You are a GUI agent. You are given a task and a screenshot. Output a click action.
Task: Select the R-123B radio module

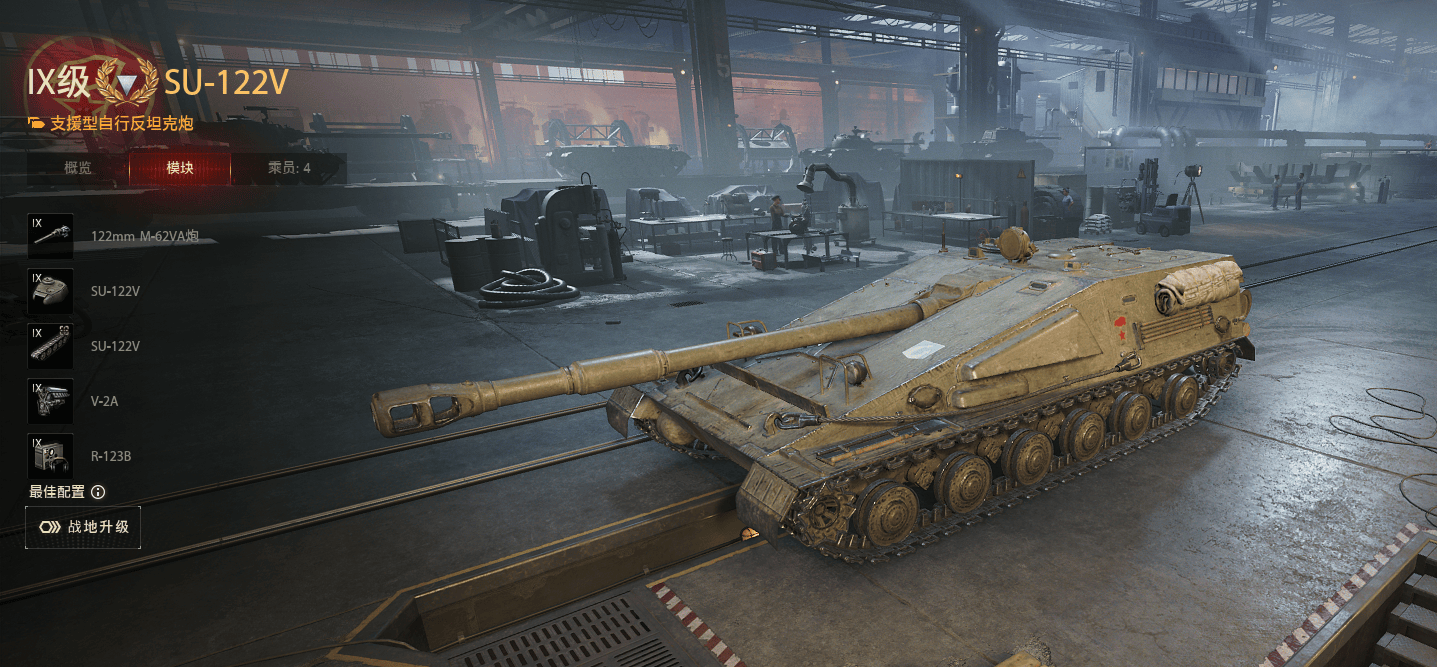(51, 456)
